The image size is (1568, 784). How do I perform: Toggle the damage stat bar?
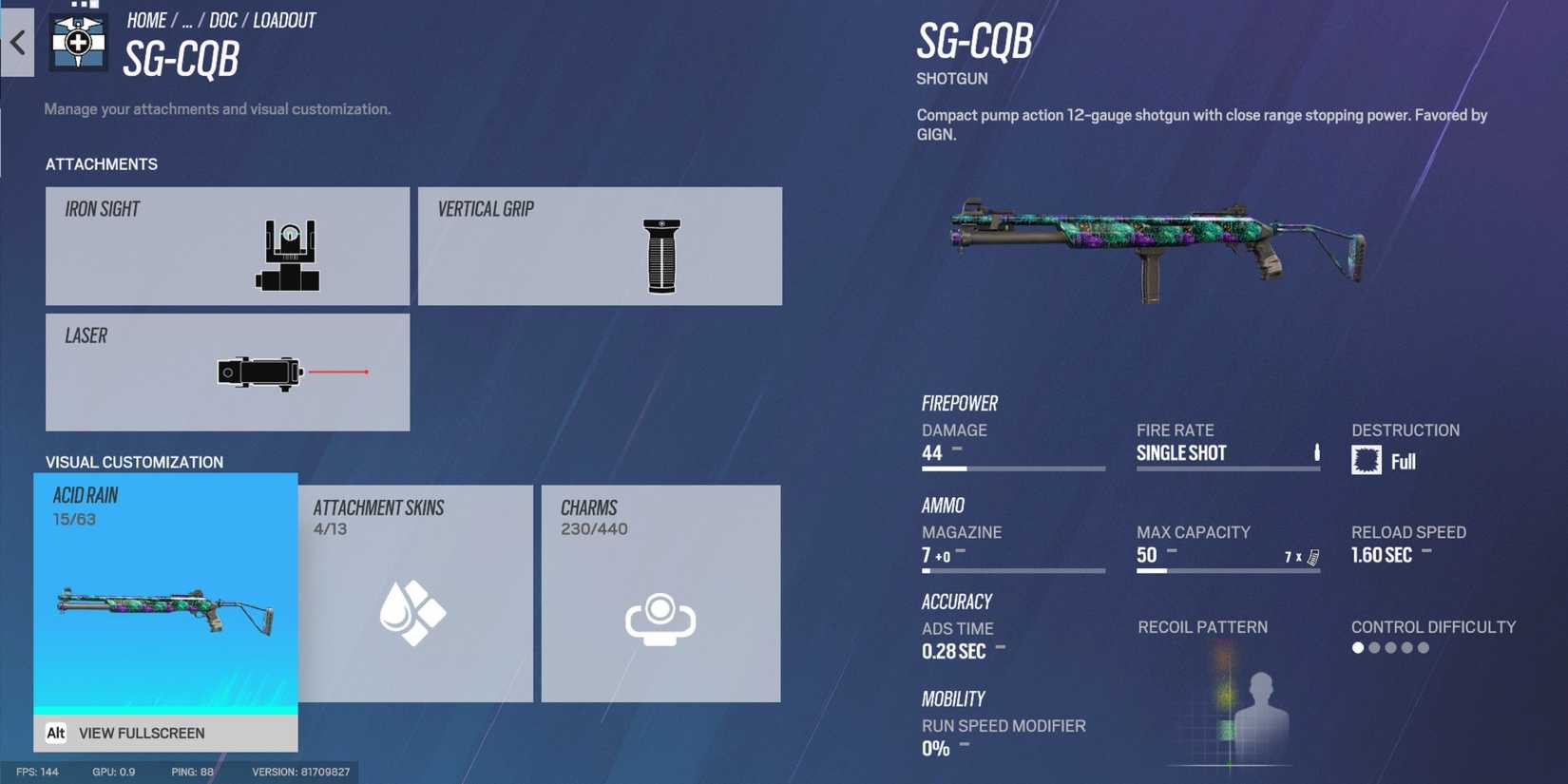[1012, 468]
